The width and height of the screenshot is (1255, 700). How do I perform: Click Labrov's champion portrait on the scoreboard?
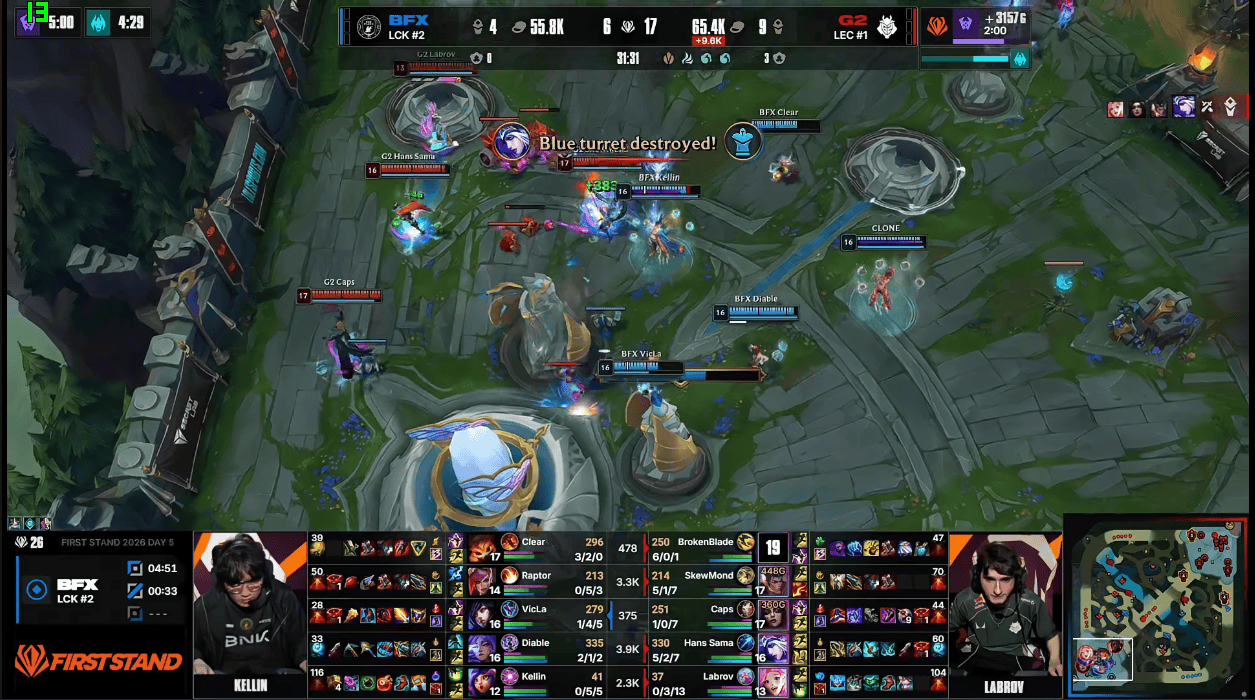point(773,681)
